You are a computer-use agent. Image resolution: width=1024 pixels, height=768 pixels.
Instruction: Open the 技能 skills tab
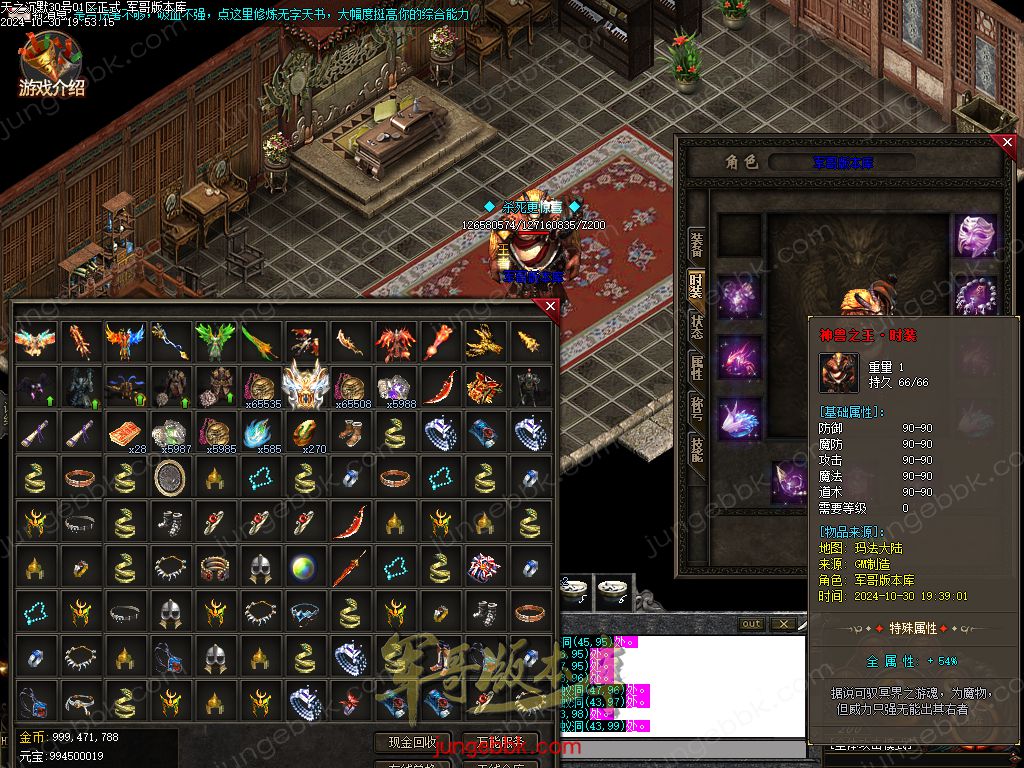696,448
